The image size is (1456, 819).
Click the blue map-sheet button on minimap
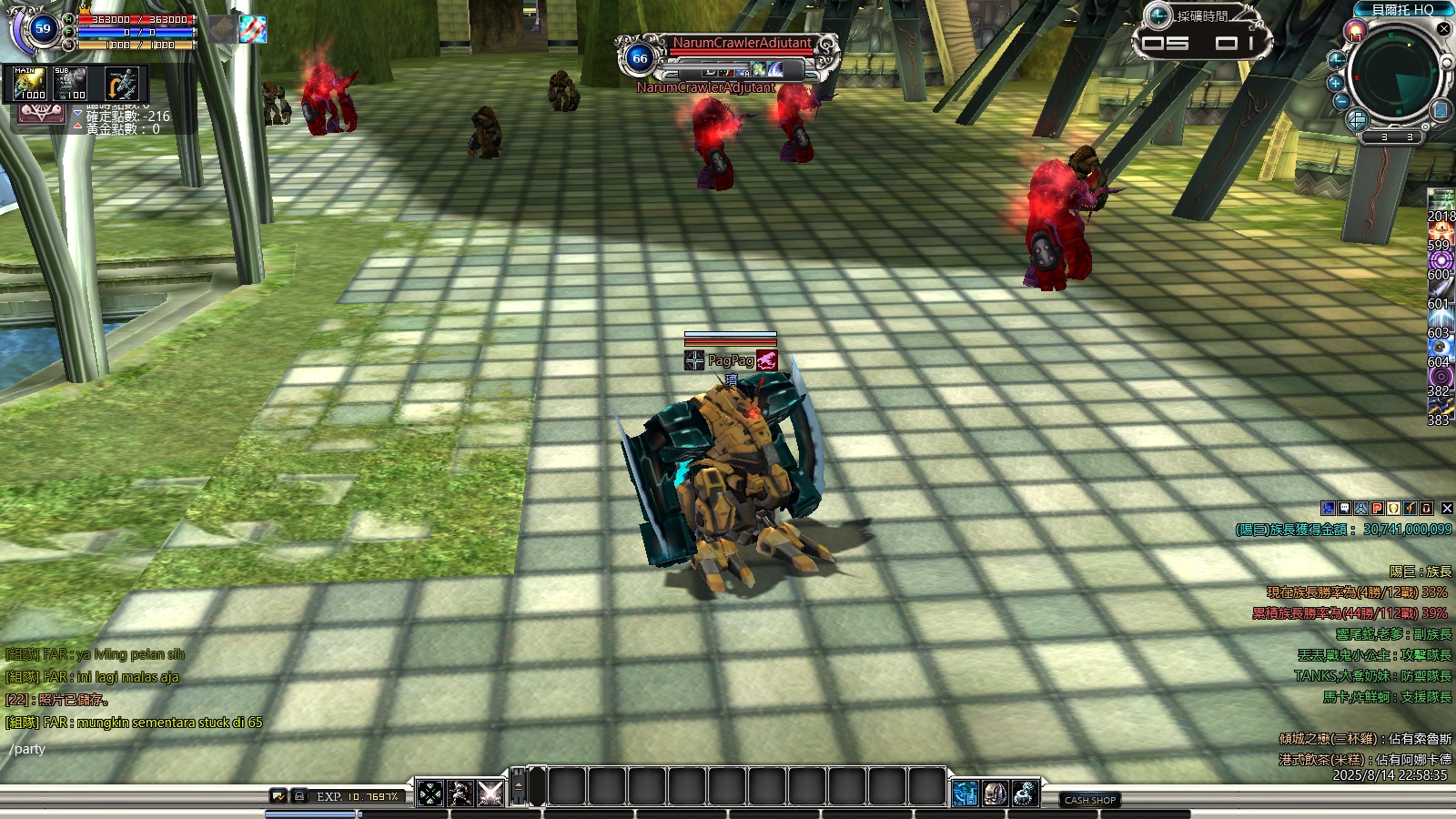pyautogui.click(x=1440, y=111)
